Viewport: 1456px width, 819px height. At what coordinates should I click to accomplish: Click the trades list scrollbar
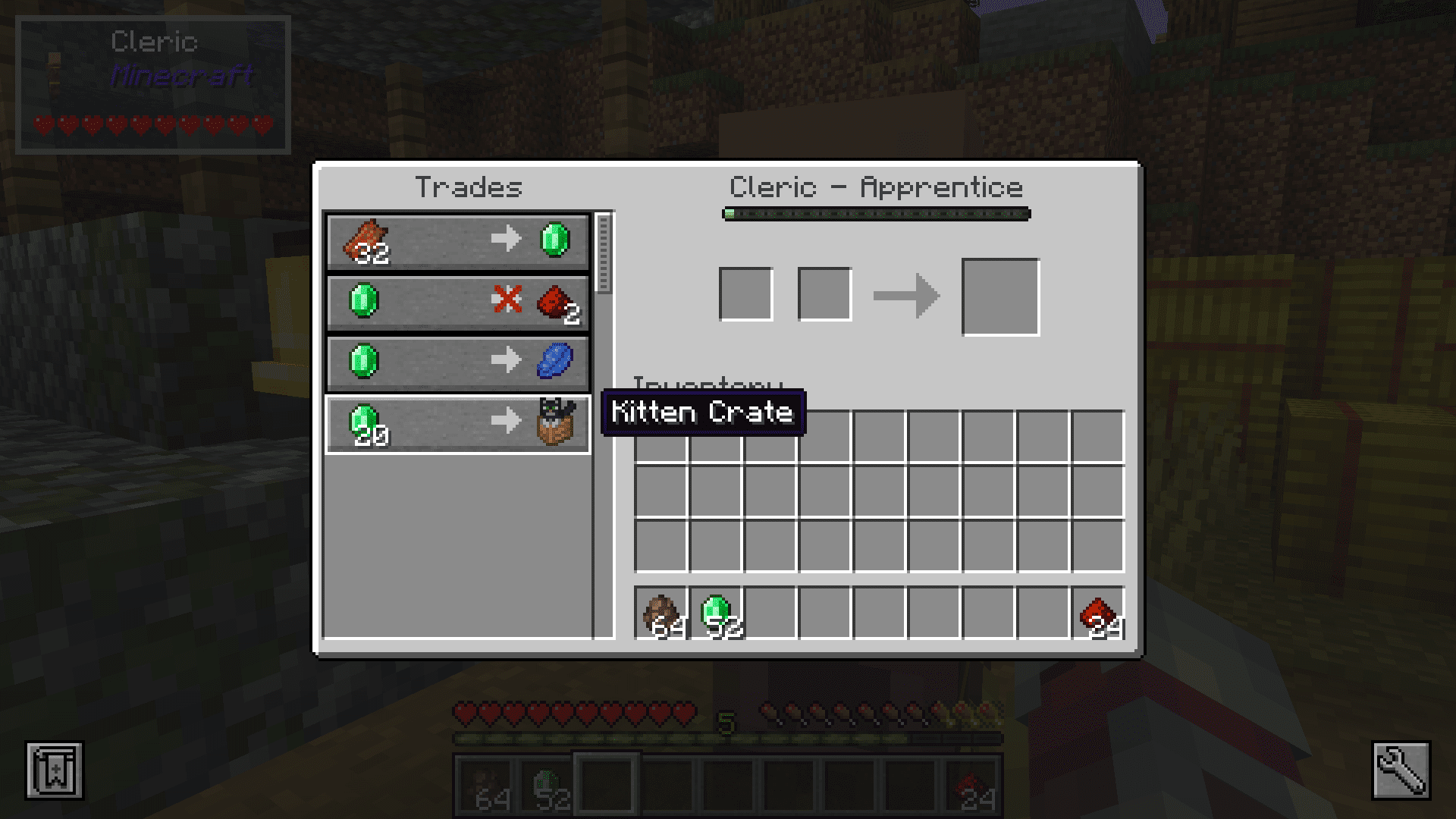coord(604,253)
